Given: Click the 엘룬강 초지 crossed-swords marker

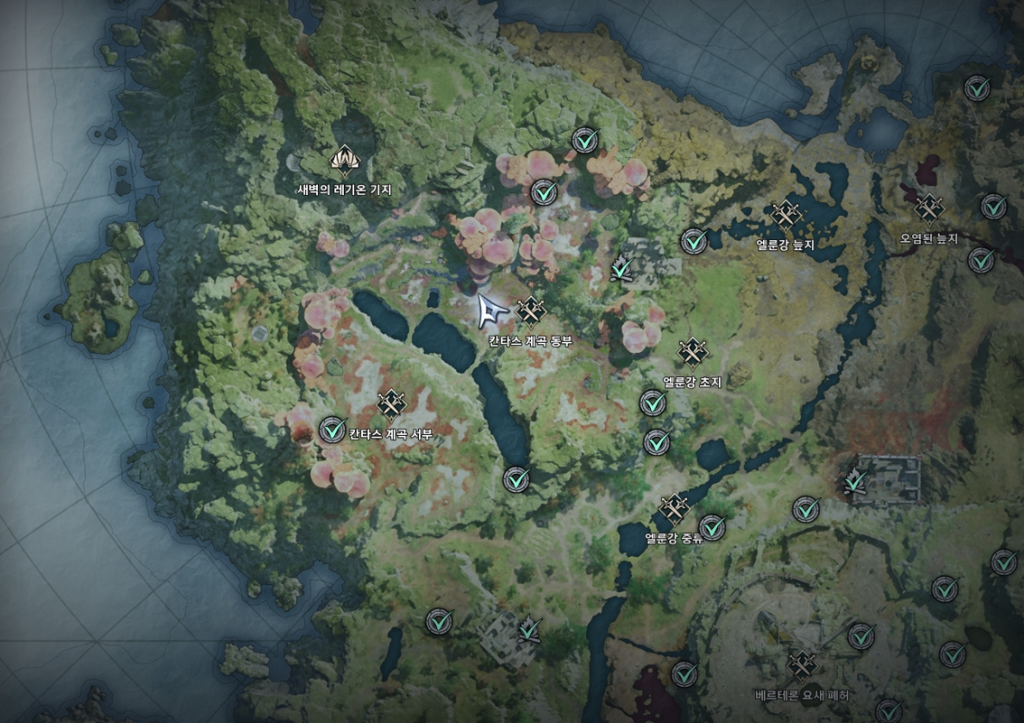Looking at the screenshot, I should [x=692, y=352].
